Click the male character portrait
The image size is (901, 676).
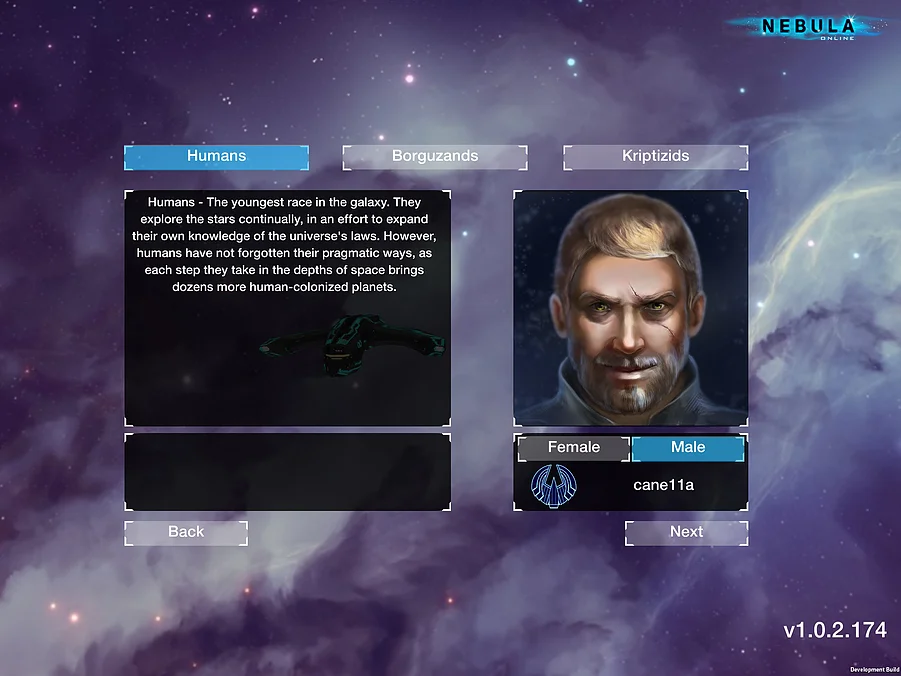point(630,307)
